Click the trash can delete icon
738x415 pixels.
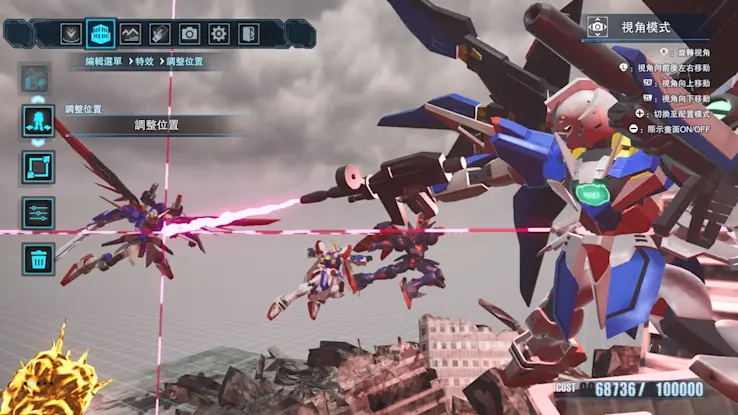(38, 259)
